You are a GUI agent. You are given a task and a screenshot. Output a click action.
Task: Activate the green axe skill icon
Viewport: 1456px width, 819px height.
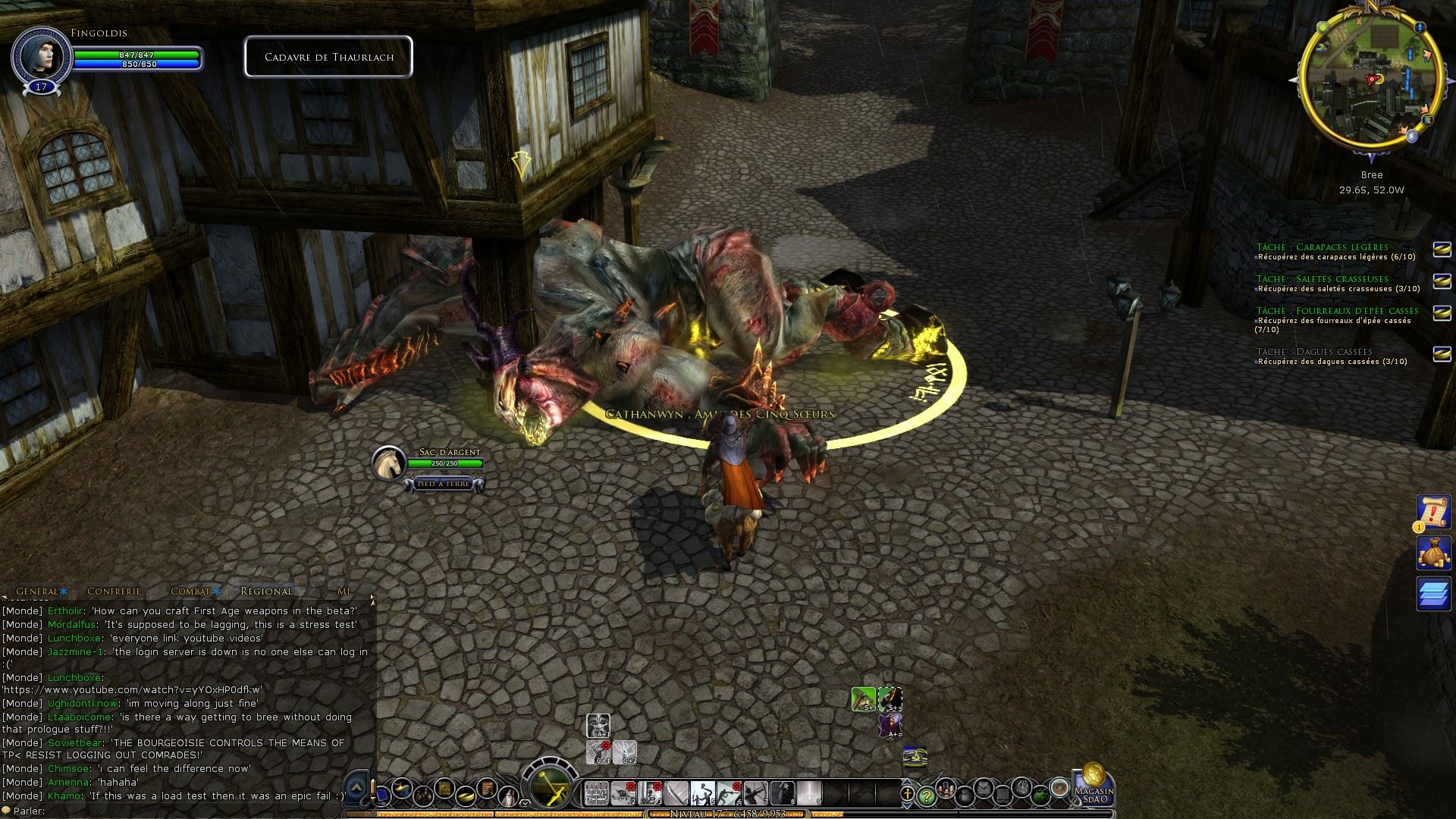click(x=863, y=698)
